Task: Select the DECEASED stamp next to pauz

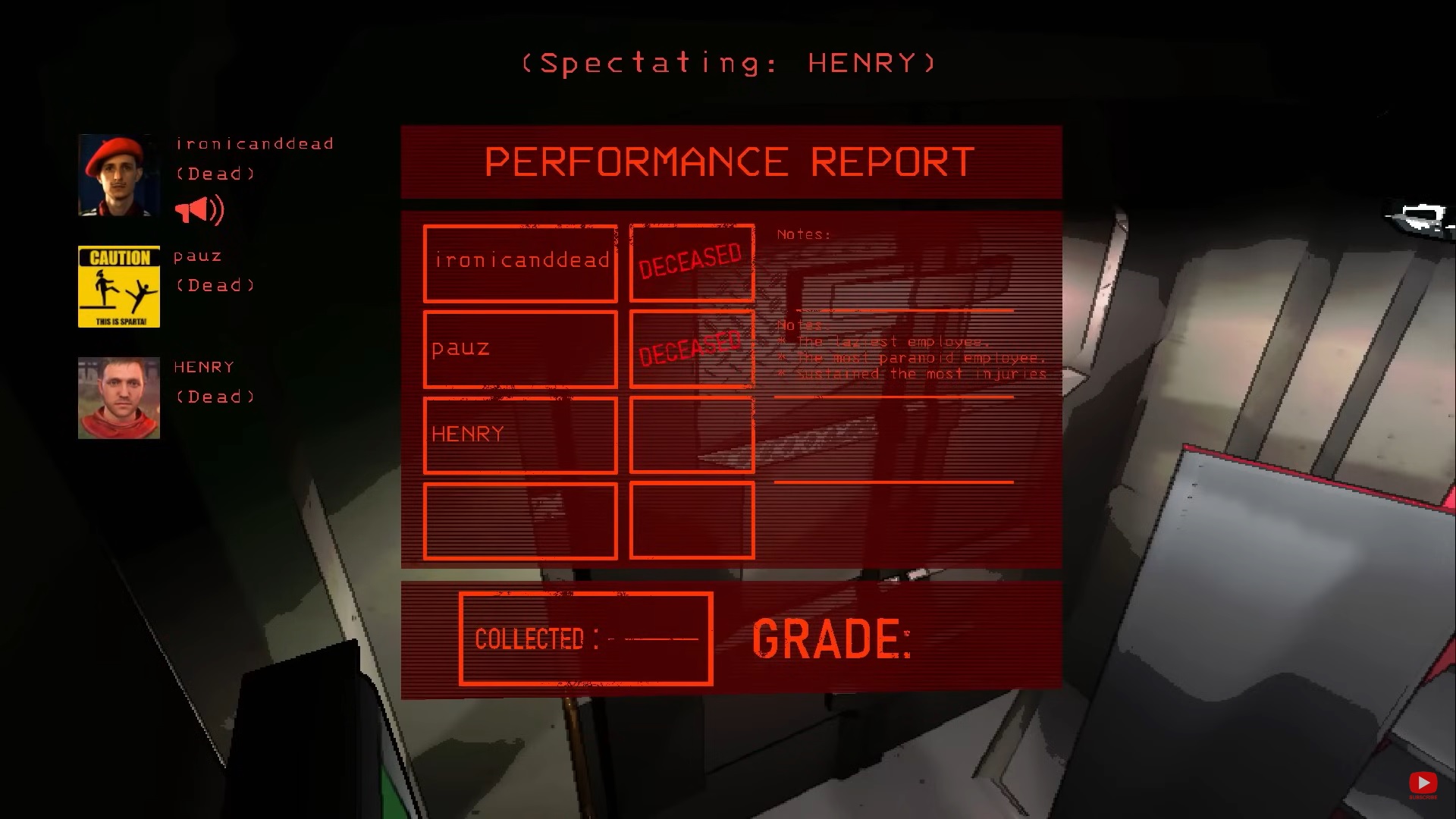Action: pos(690,347)
